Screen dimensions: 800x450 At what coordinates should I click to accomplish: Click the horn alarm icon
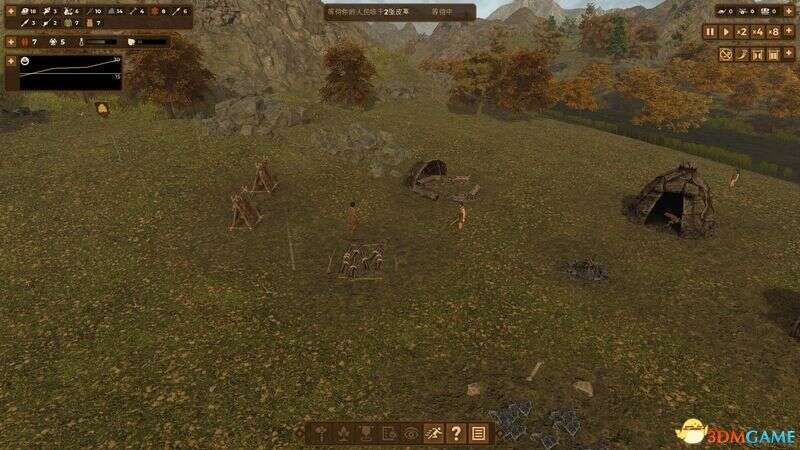(x=744, y=53)
